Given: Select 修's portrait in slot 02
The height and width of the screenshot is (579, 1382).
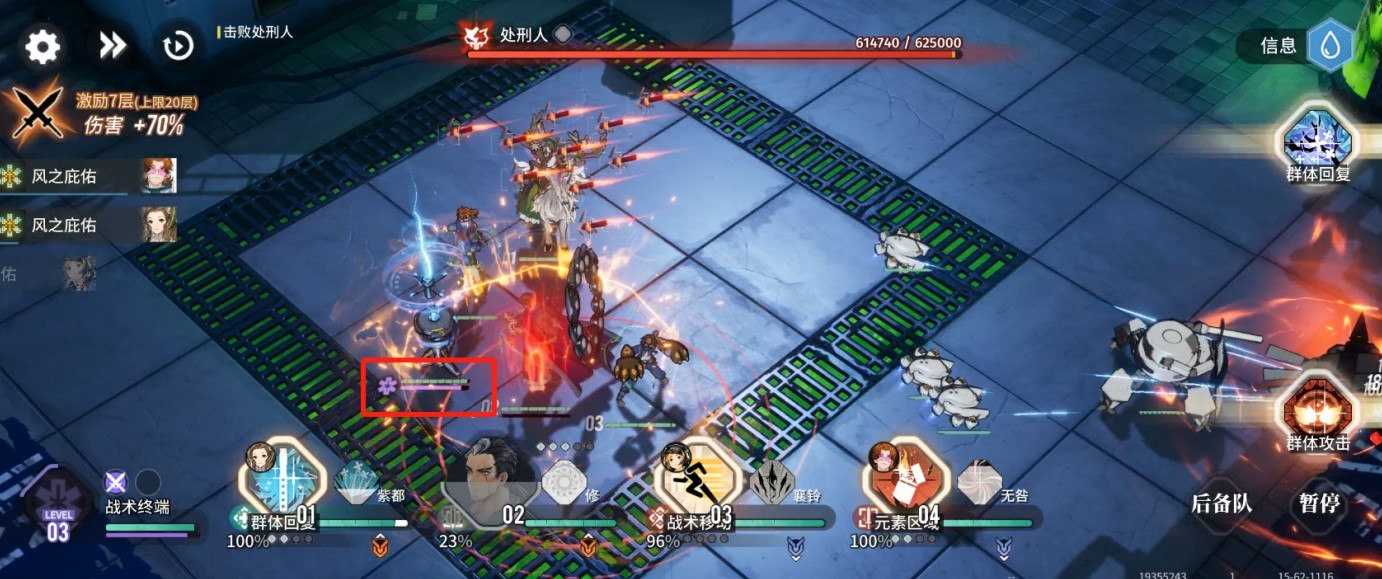Looking at the screenshot, I should click(x=494, y=482).
